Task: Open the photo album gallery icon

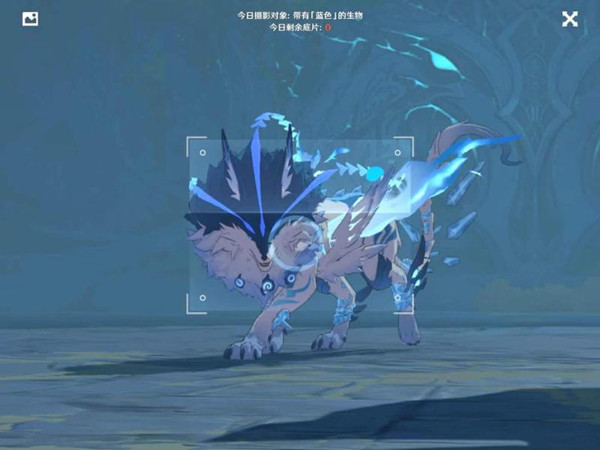Action: tap(30, 19)
